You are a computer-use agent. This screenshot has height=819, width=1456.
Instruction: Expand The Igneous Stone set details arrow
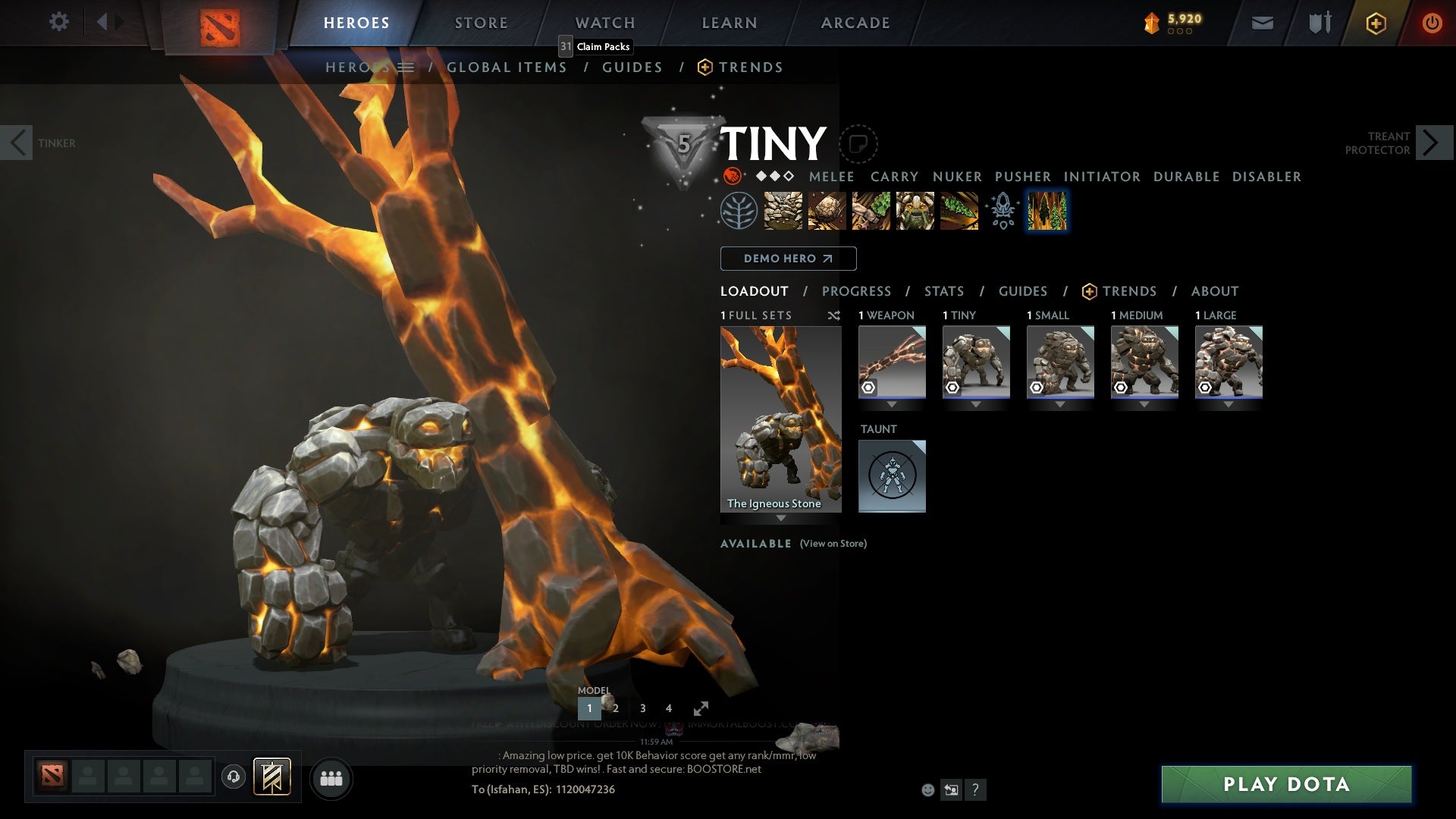(x=780, y=519)
